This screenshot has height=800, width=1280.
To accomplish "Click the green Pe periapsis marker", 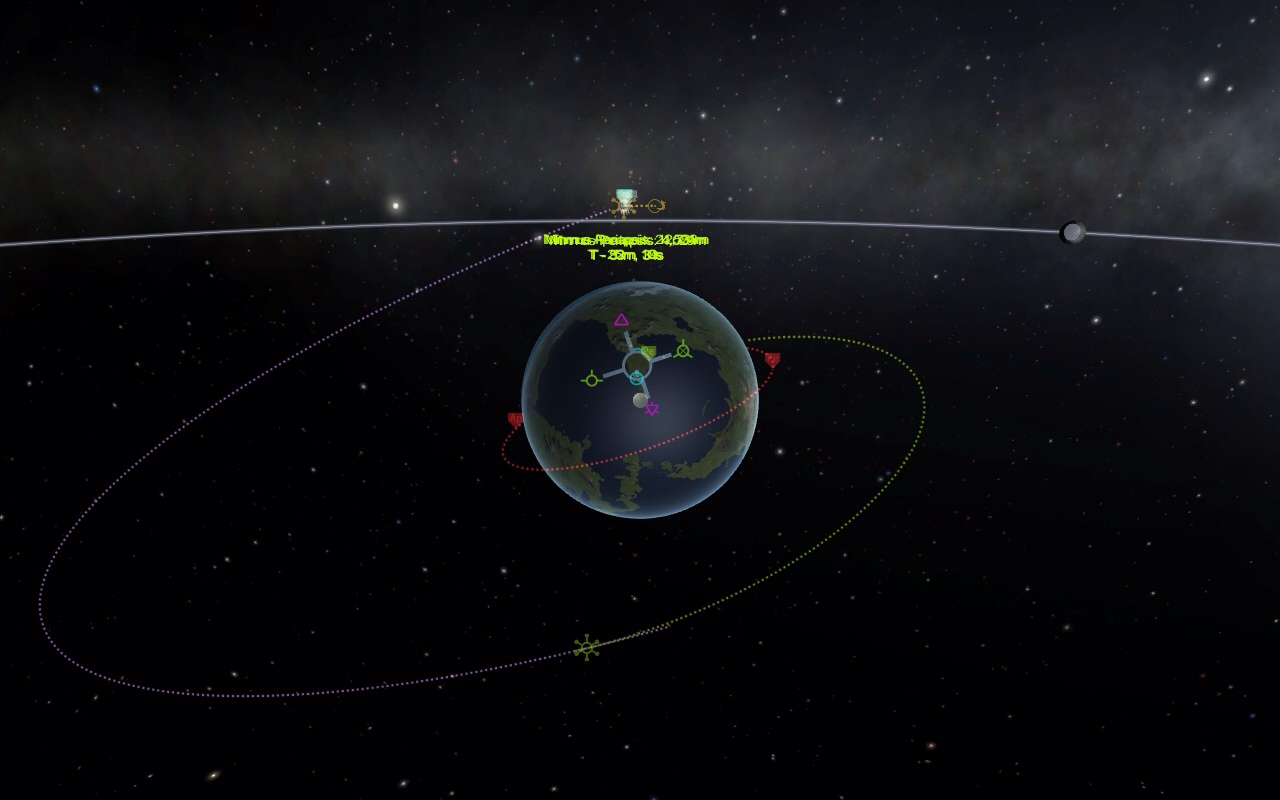I will point(648,352).
